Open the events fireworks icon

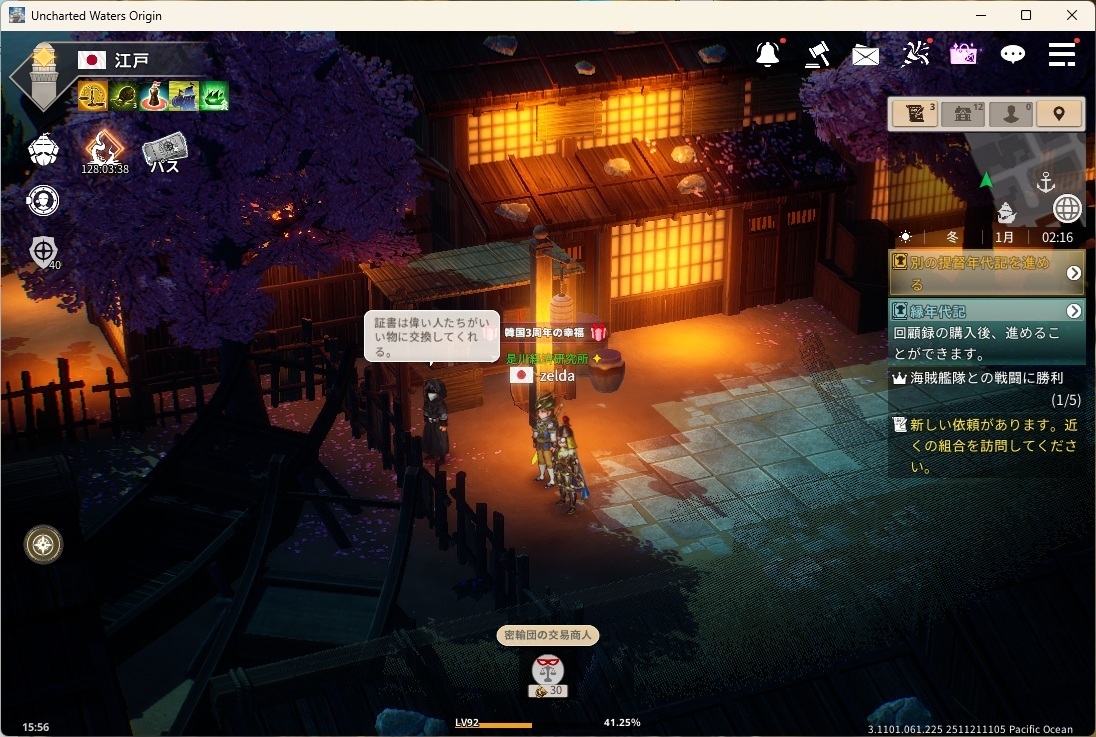coord(915,54)
